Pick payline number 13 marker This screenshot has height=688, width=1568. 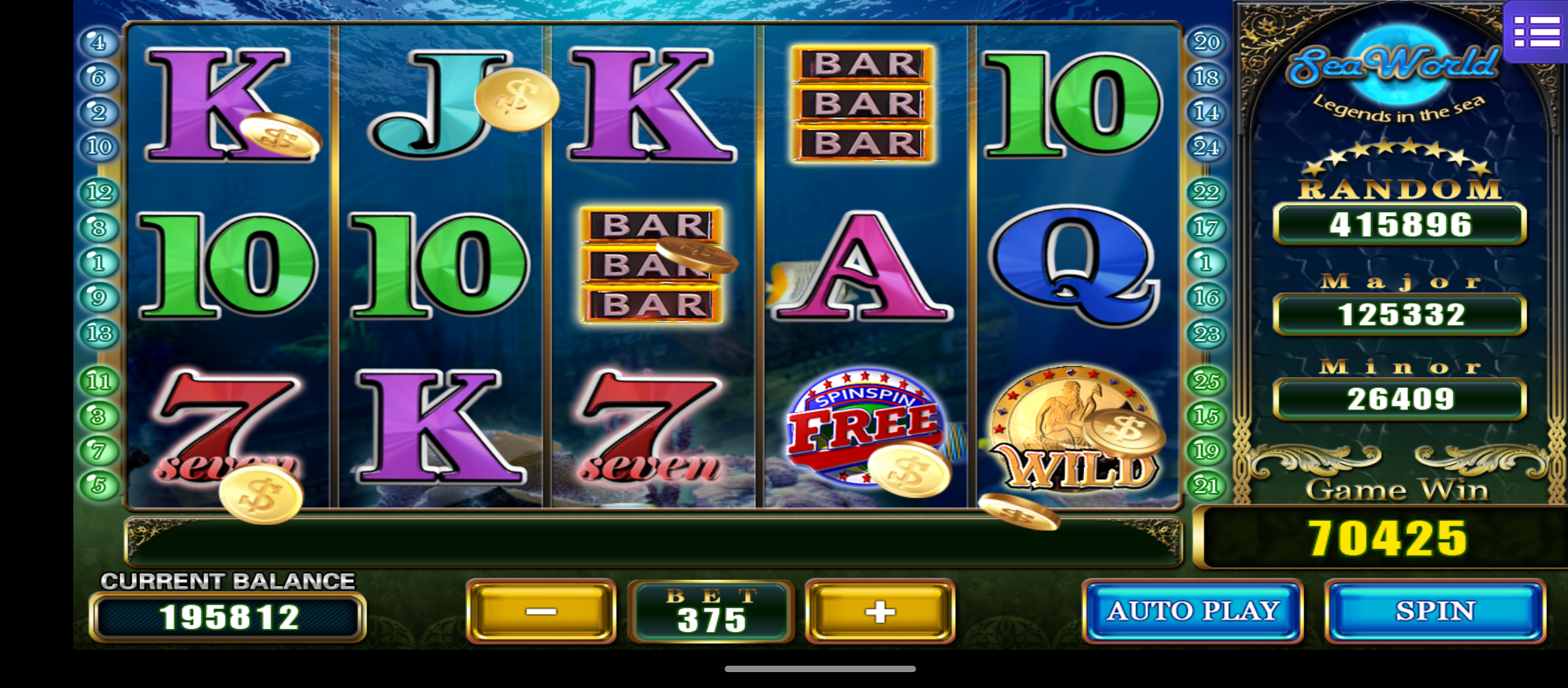99,333
